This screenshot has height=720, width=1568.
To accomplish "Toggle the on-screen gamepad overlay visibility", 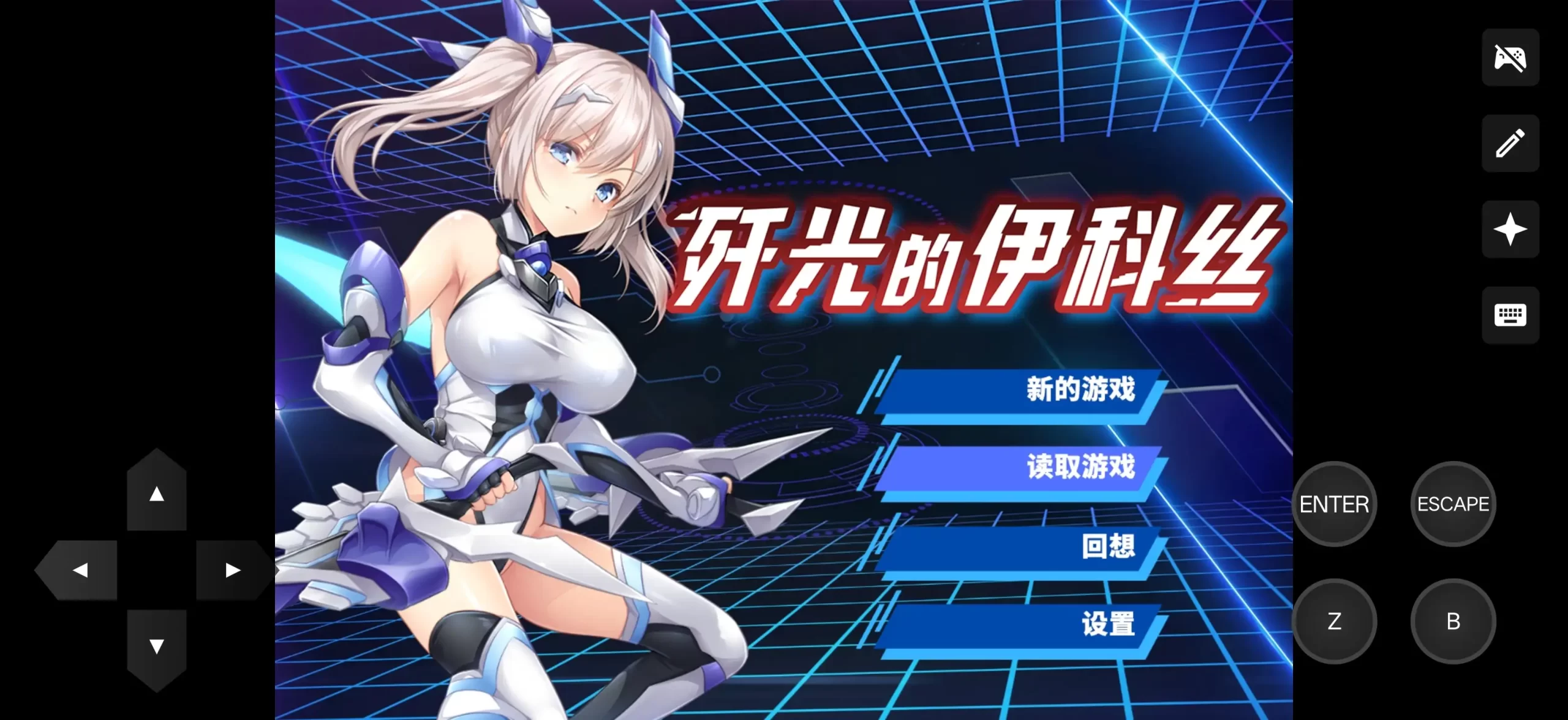I will pos(1510,58).
